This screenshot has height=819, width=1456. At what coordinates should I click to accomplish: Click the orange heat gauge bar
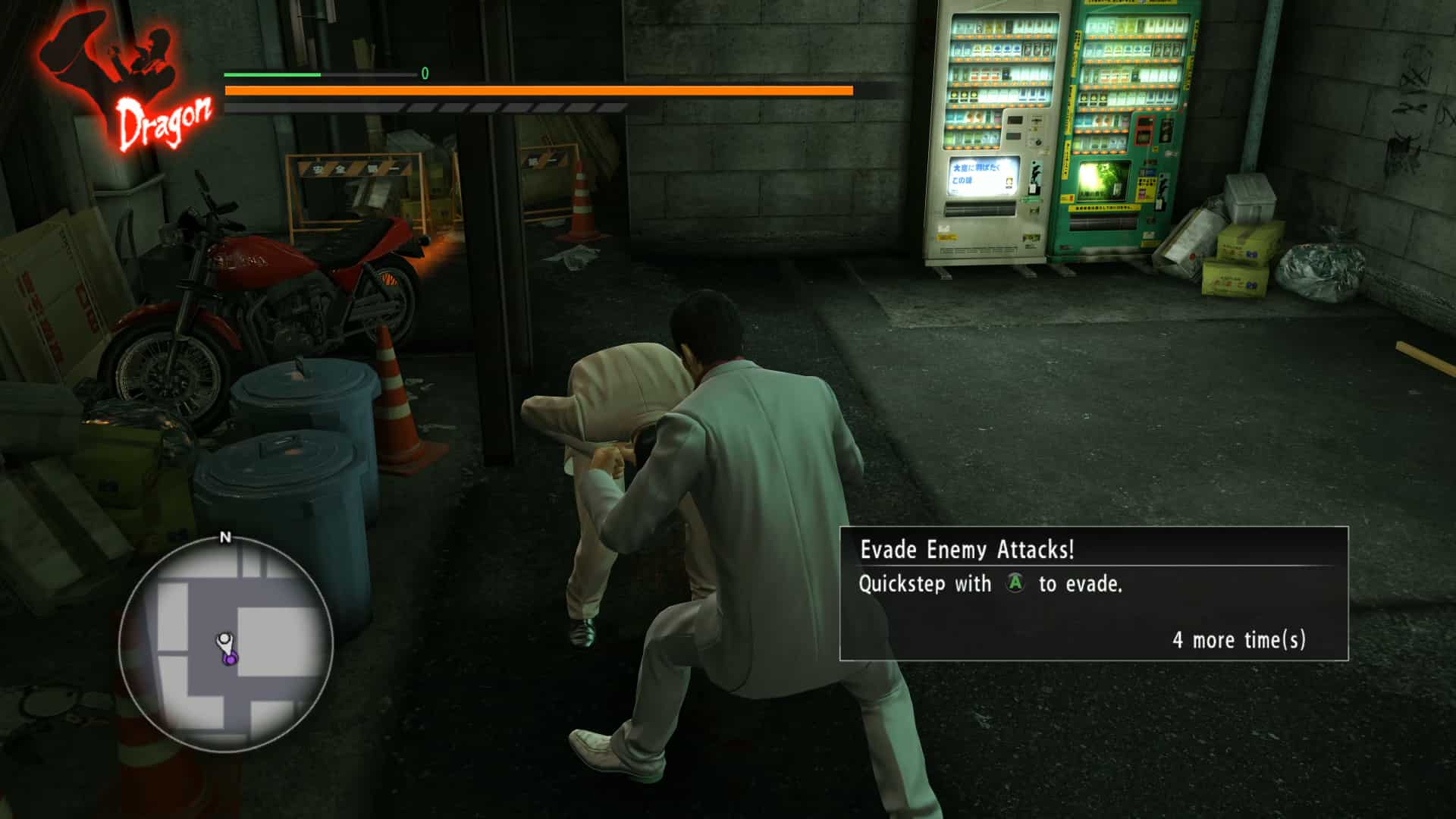(538, 91)
